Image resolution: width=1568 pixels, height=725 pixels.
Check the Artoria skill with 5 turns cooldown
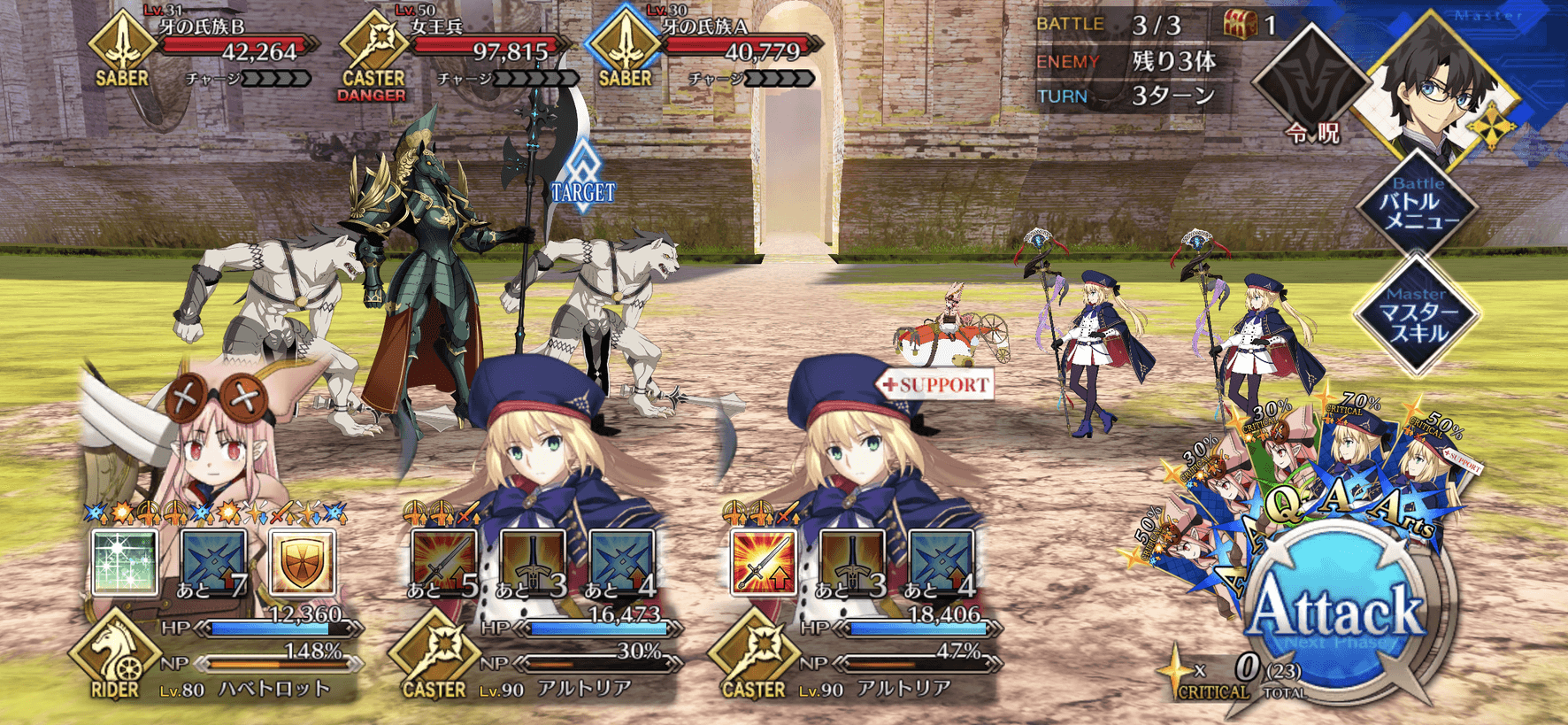(x=443, y=563)
